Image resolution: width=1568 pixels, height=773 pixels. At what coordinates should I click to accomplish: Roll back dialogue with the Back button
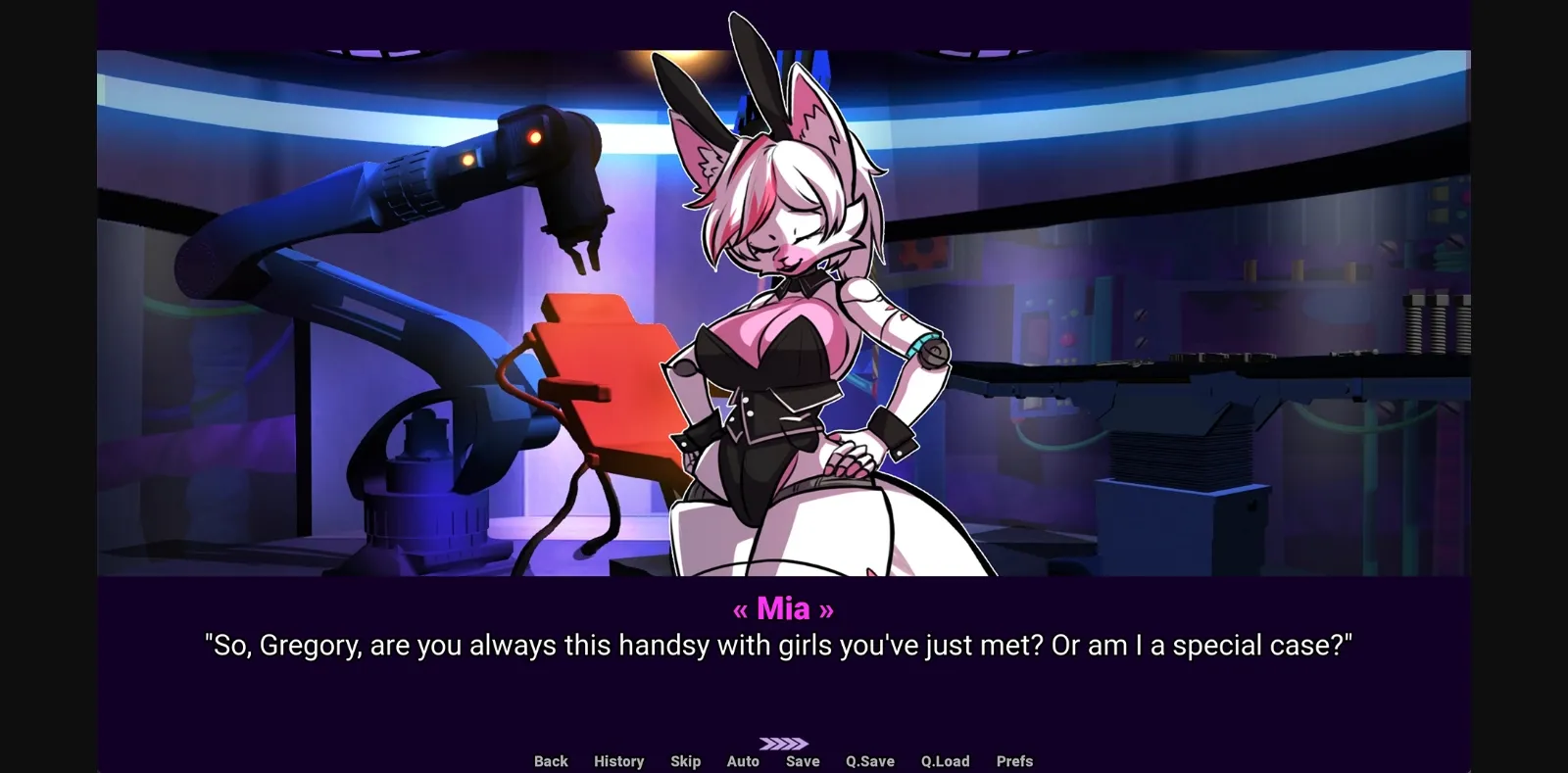(550, 760)
